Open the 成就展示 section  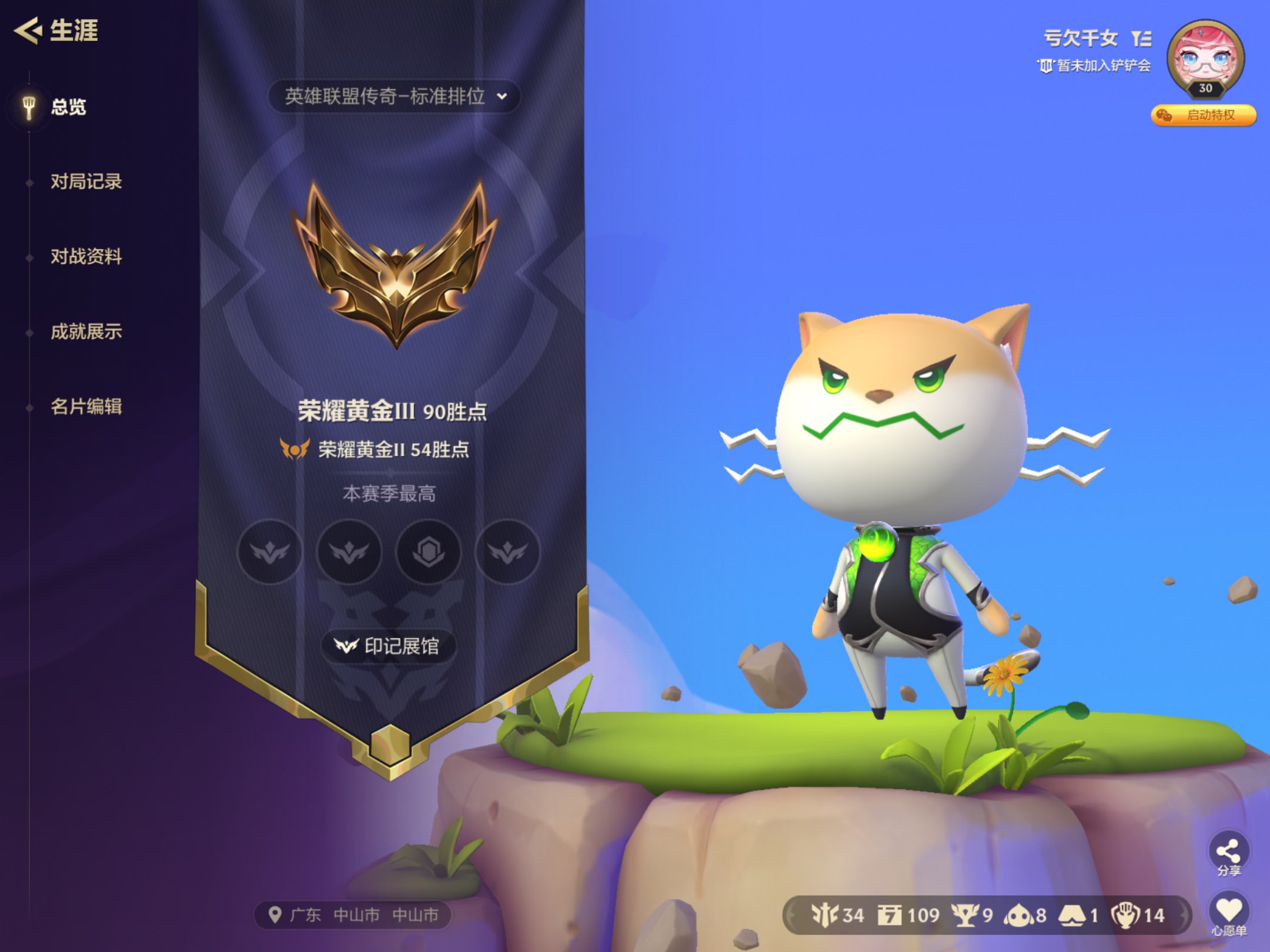[x=86, y=332]
